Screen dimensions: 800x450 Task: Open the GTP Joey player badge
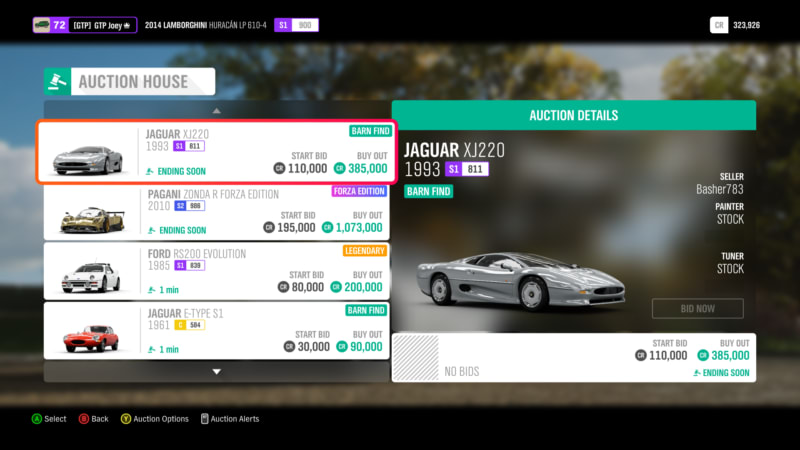[x=85, y=25]
